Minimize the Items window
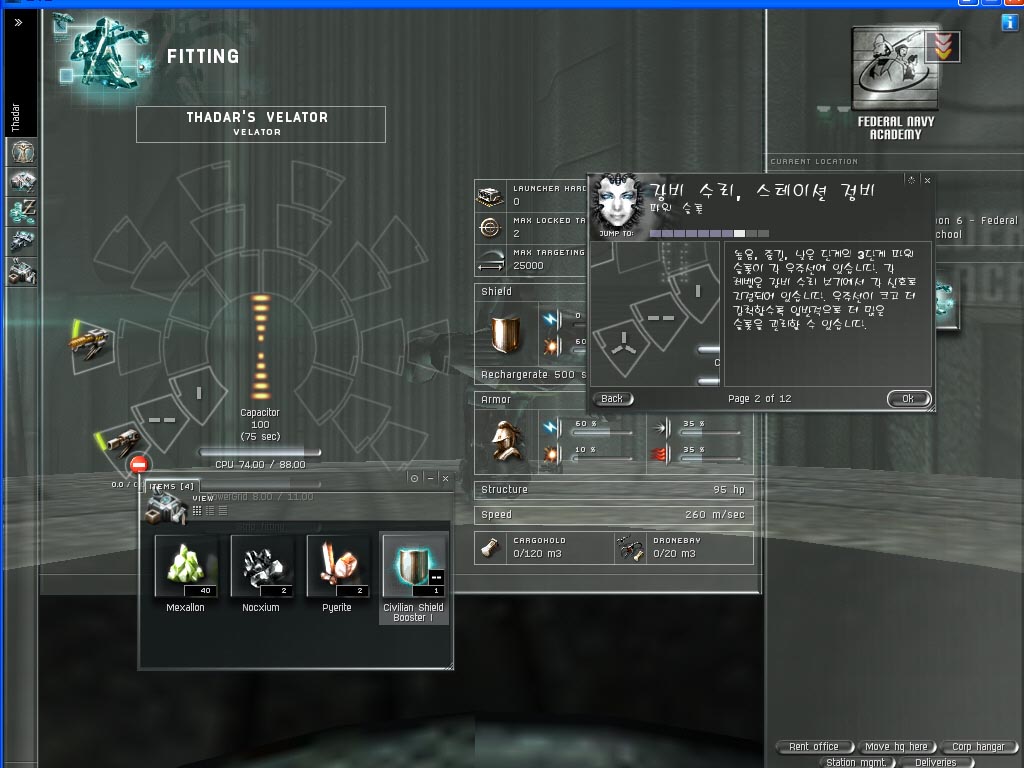 coord(430,478)
